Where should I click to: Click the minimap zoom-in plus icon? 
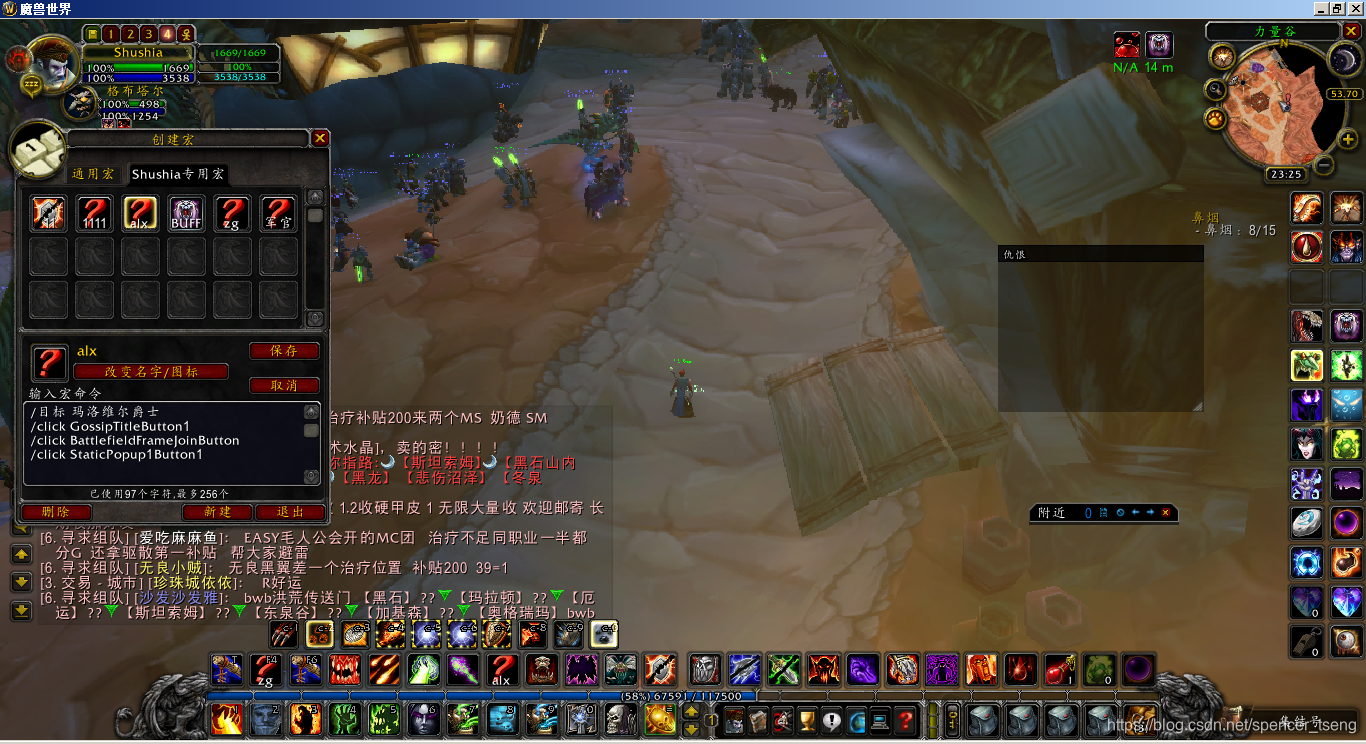[x=1347, y=139]
